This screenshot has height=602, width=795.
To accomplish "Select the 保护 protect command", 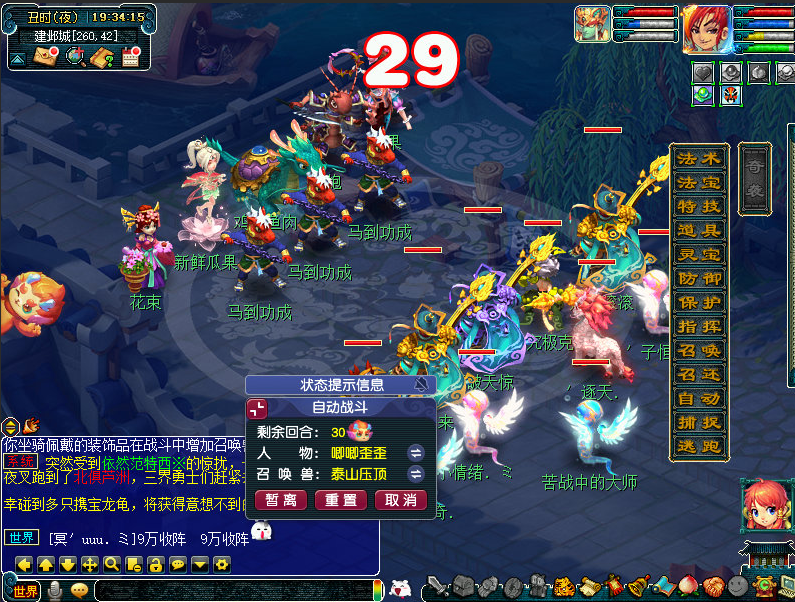I will point(698,302).
